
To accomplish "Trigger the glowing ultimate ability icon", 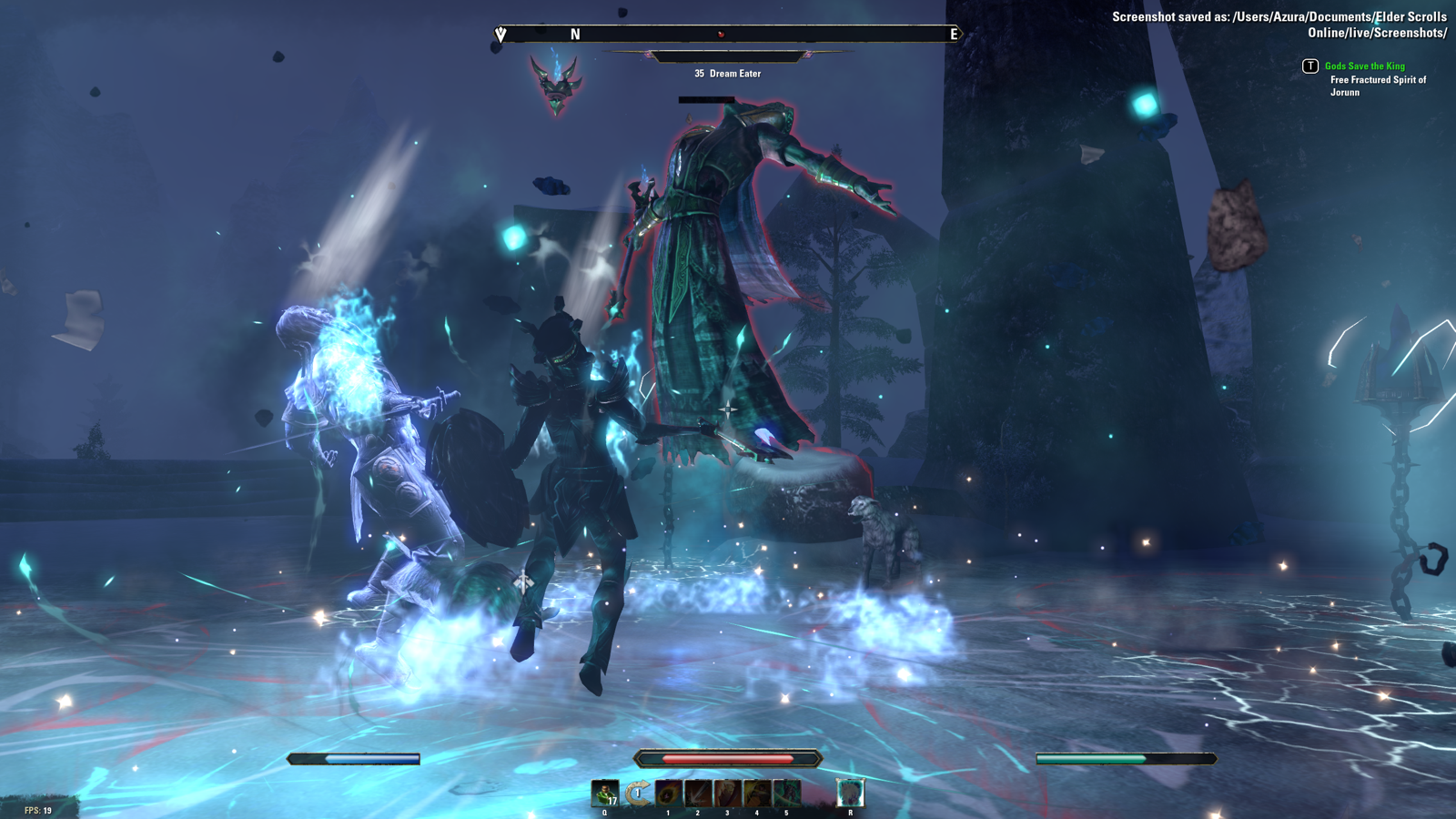I will point(850,793).
